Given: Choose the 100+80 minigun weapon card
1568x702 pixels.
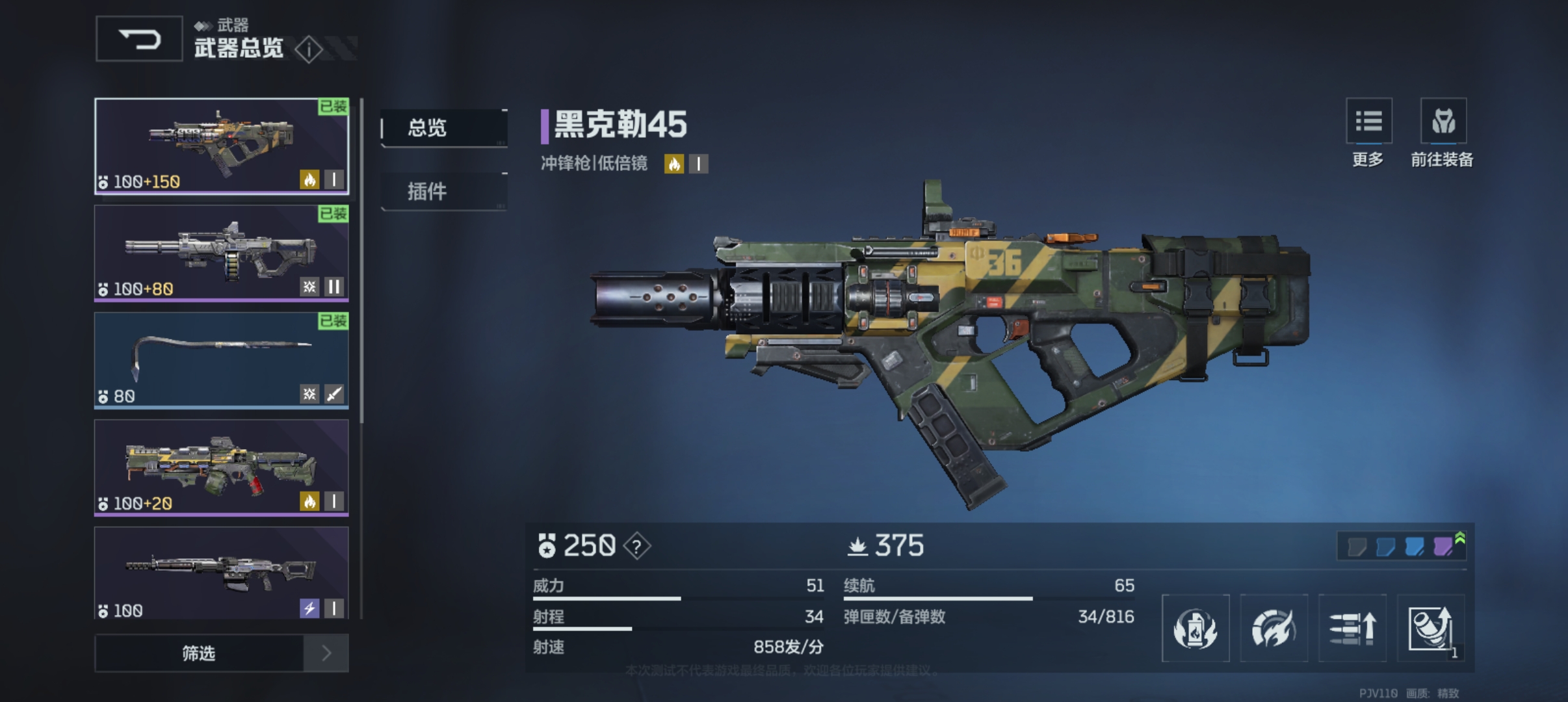Looking at the screenshot, I should click(222, 253).
